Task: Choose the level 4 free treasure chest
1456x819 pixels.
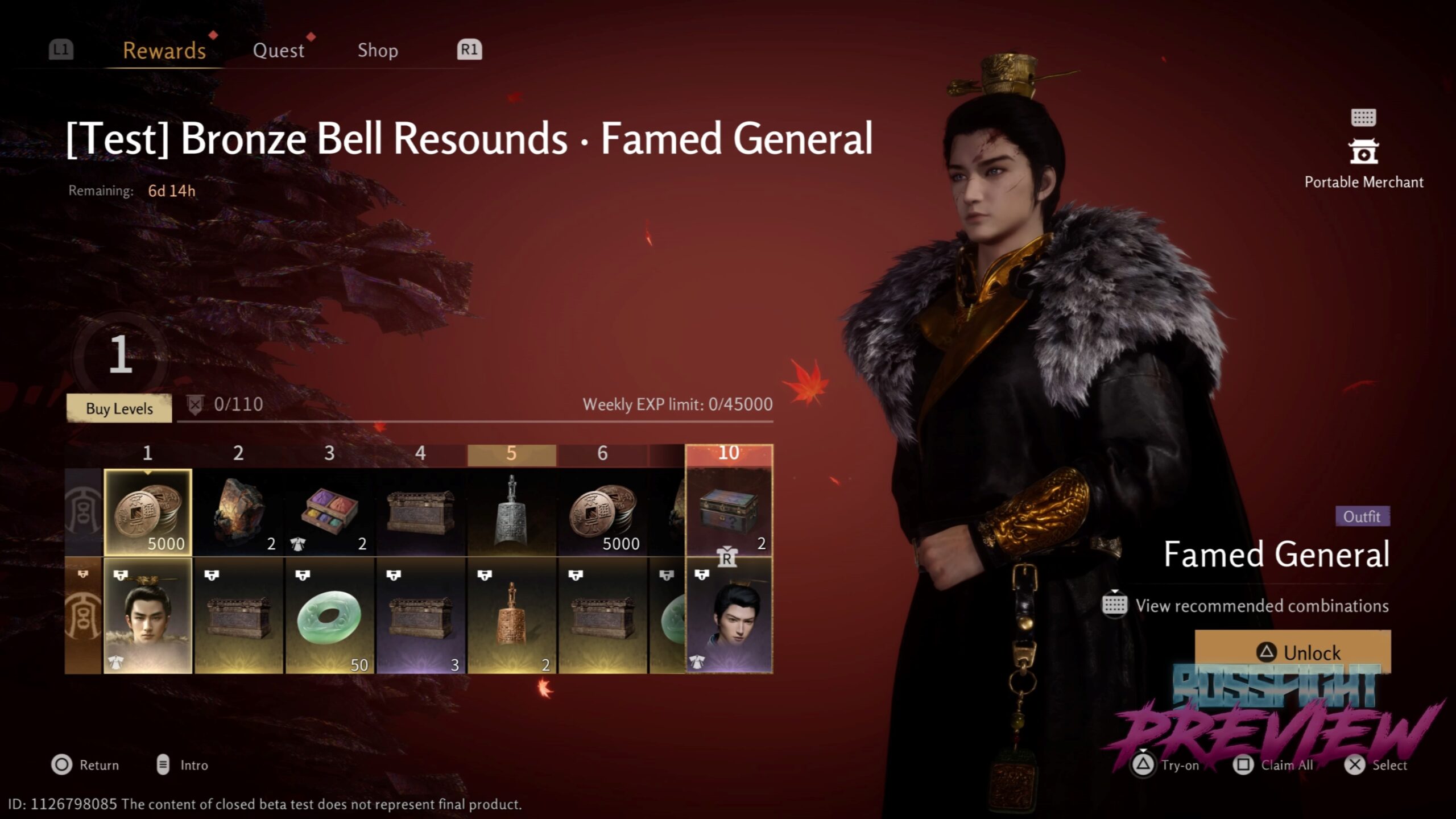Action: 421,512
